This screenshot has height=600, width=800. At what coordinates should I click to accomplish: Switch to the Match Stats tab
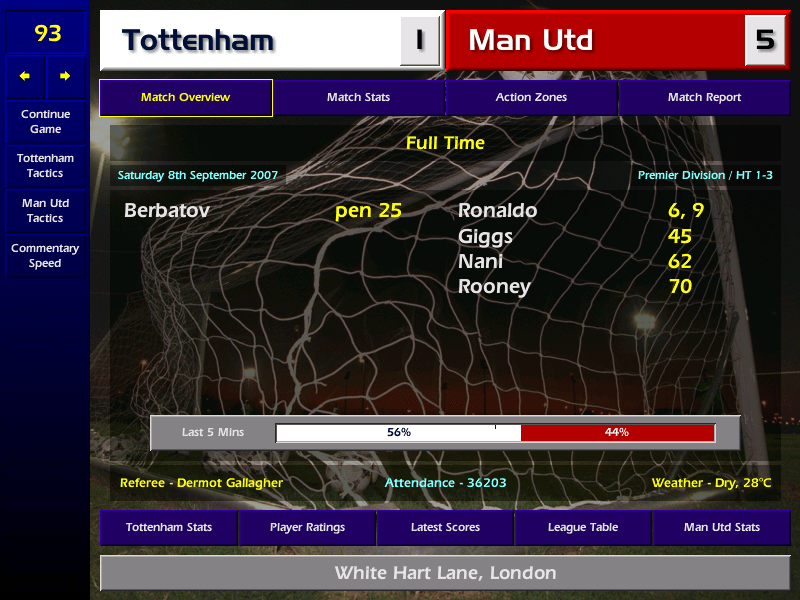click(x=358, y=98)
